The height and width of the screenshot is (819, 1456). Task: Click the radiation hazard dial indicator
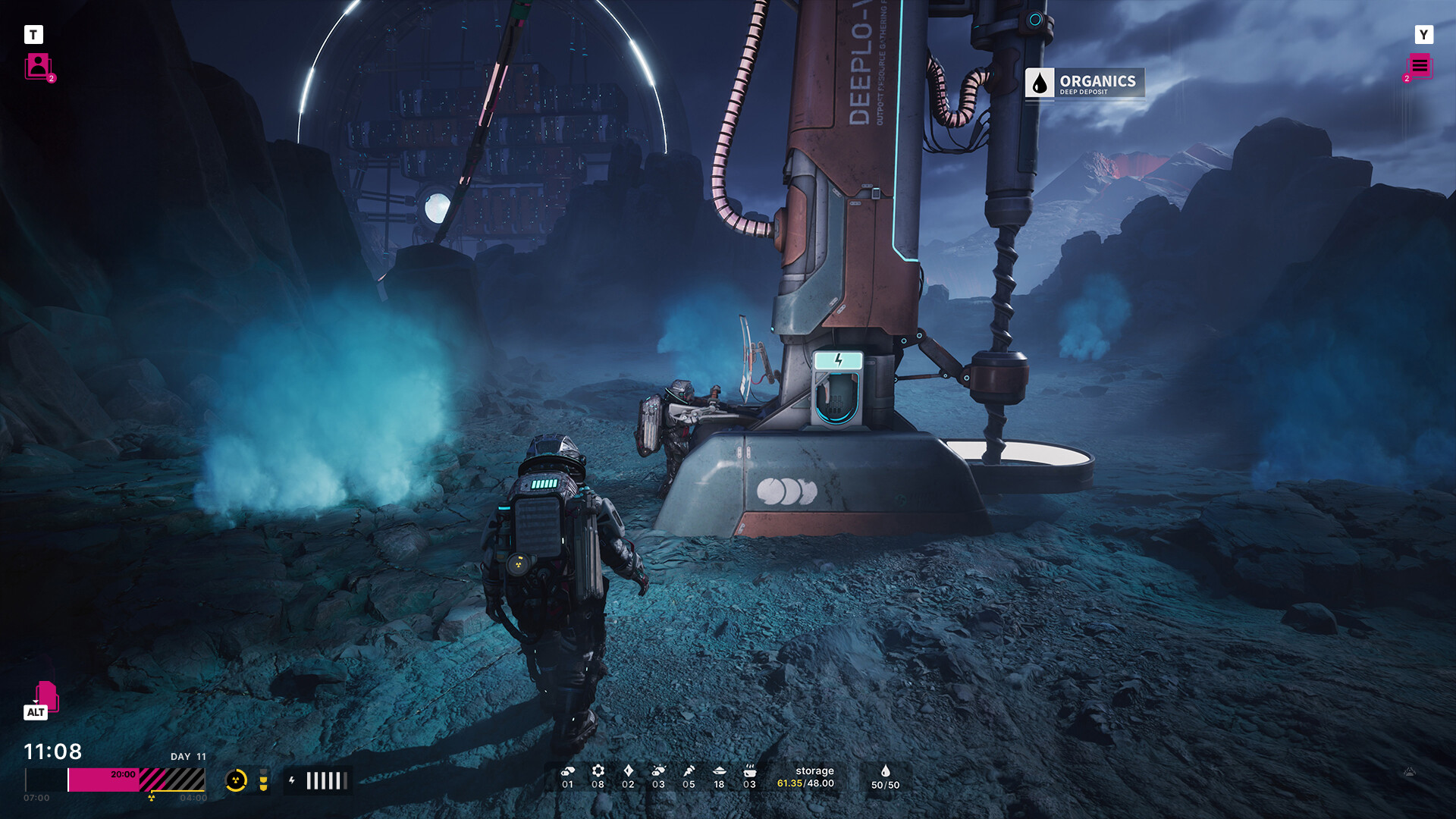[237, 780]
